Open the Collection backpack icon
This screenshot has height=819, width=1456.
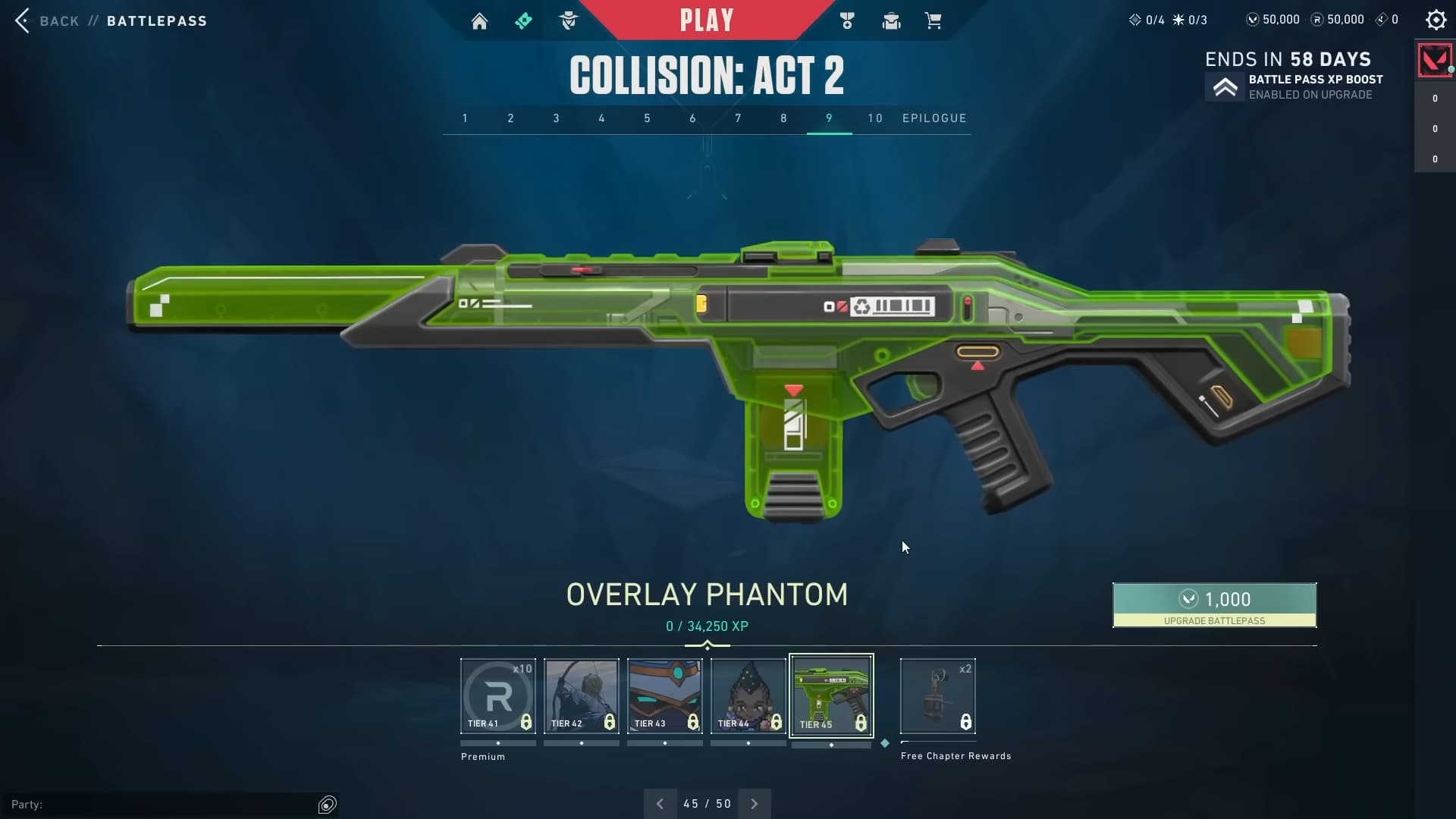coord(891,20)
